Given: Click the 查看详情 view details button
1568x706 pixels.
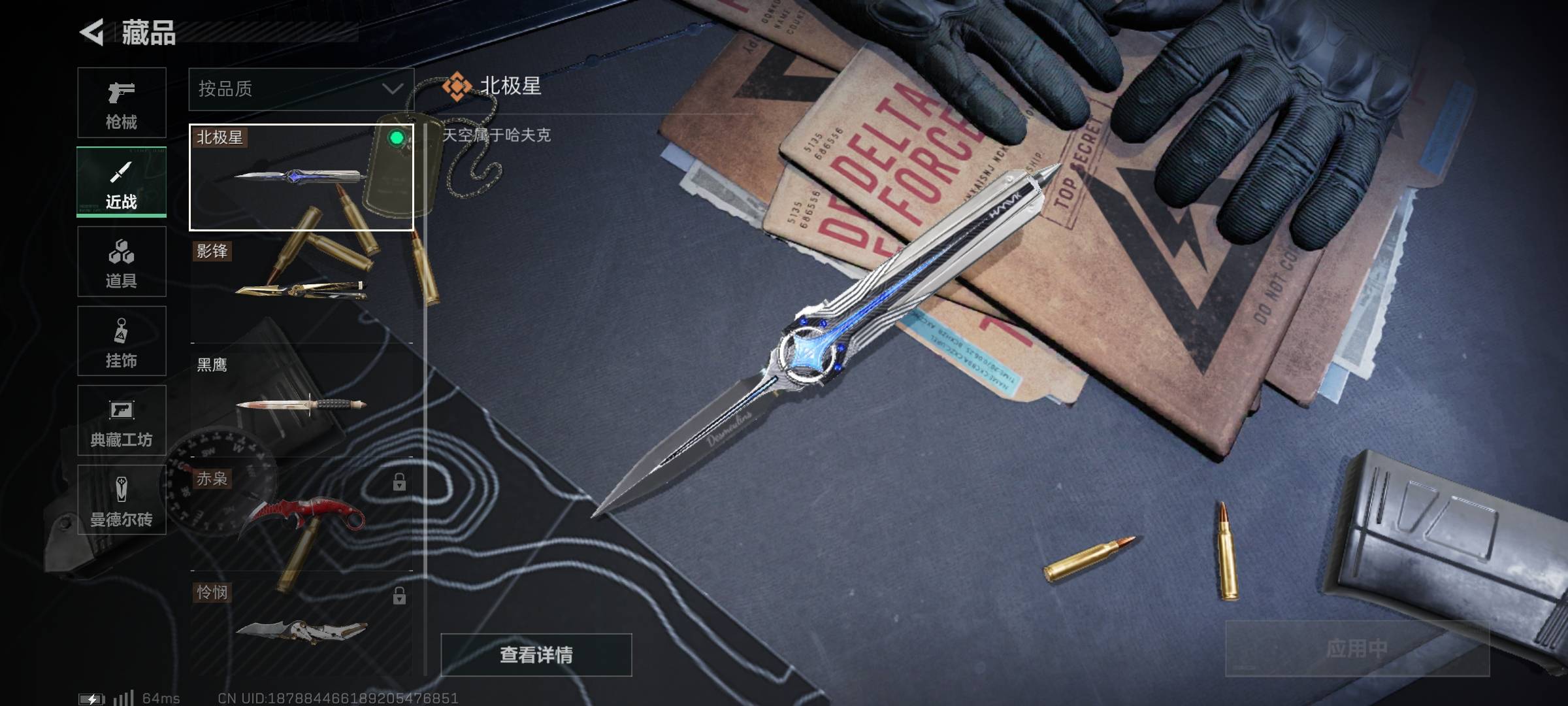Looking at the screenshot, I should (536, 654).
